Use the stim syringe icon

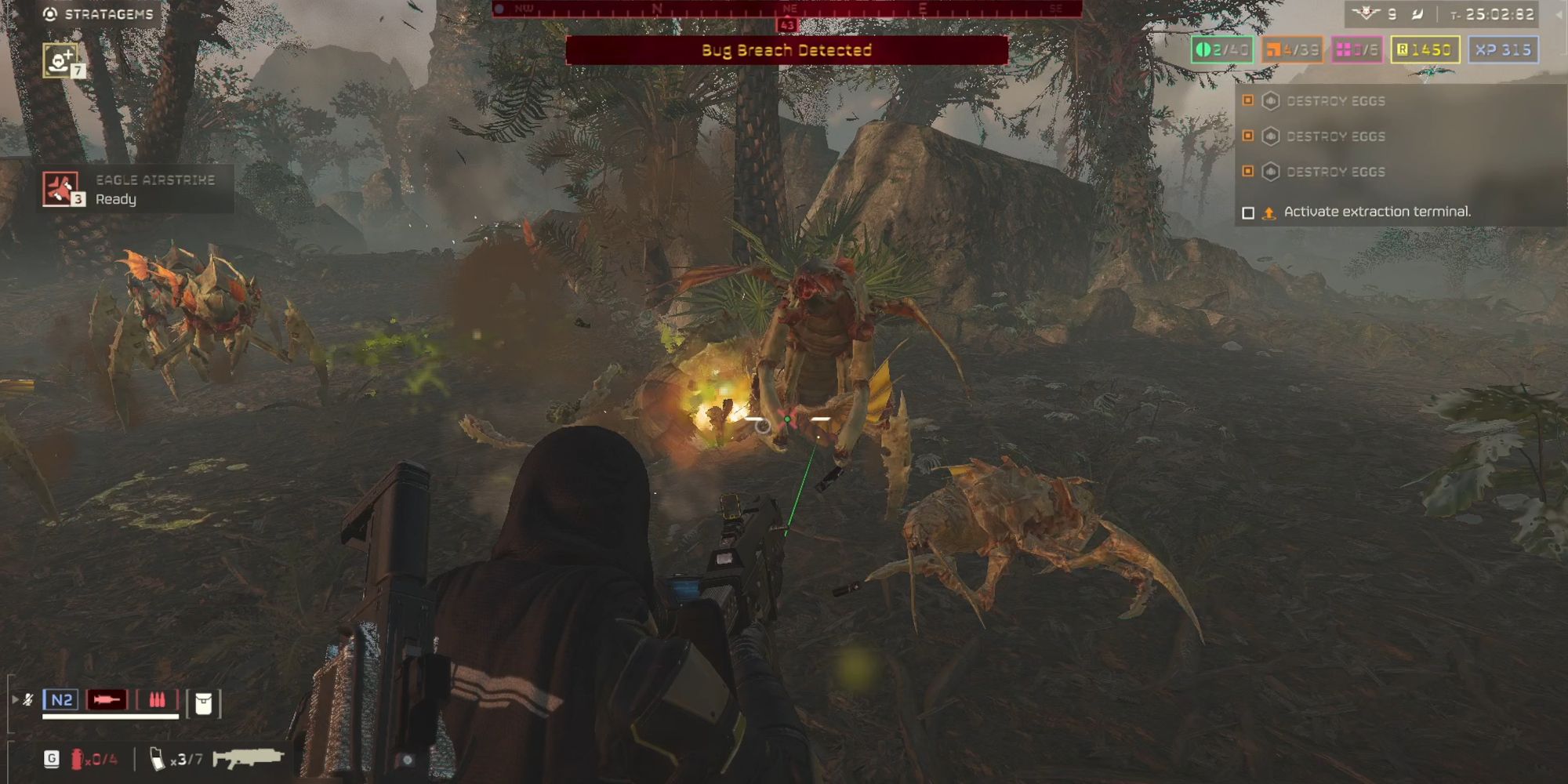(x=107, y=699)
